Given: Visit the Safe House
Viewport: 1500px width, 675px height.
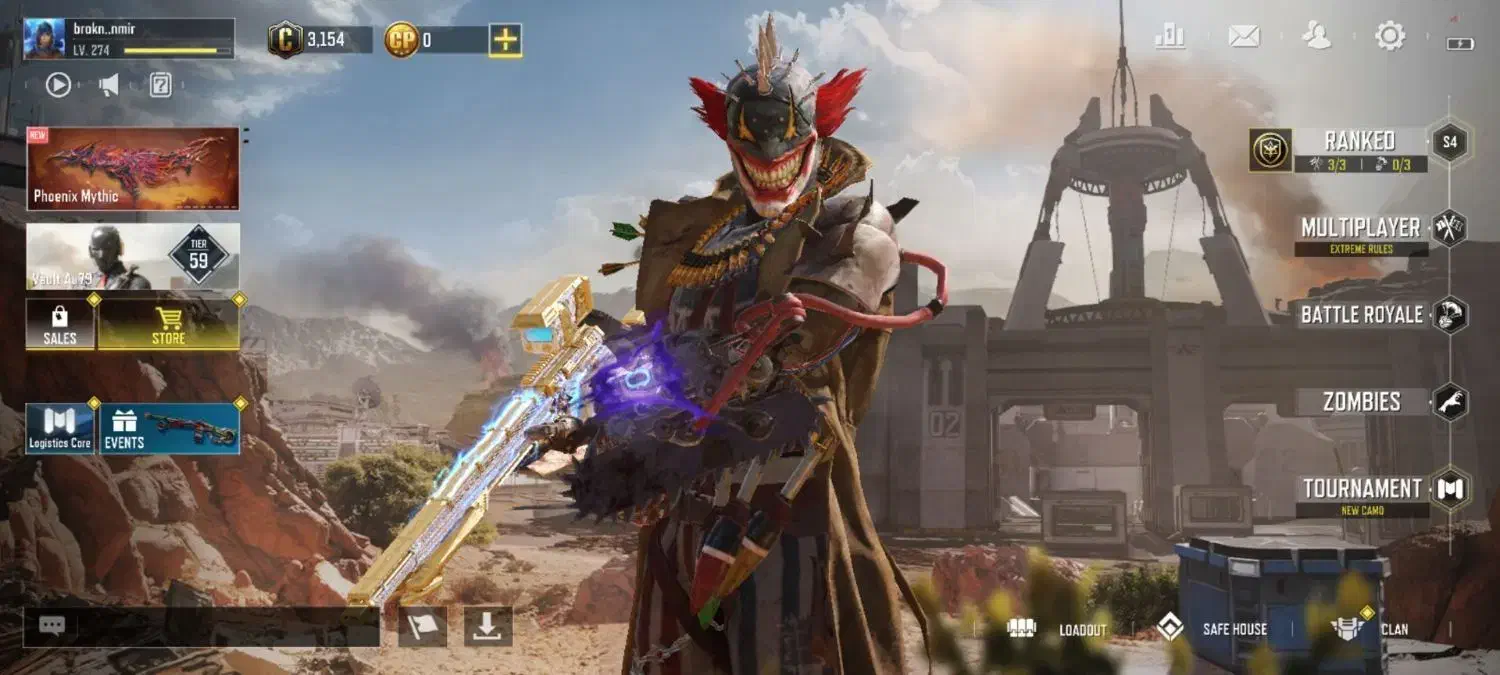Looking at the screenshot, I should tap(1212, 629).
